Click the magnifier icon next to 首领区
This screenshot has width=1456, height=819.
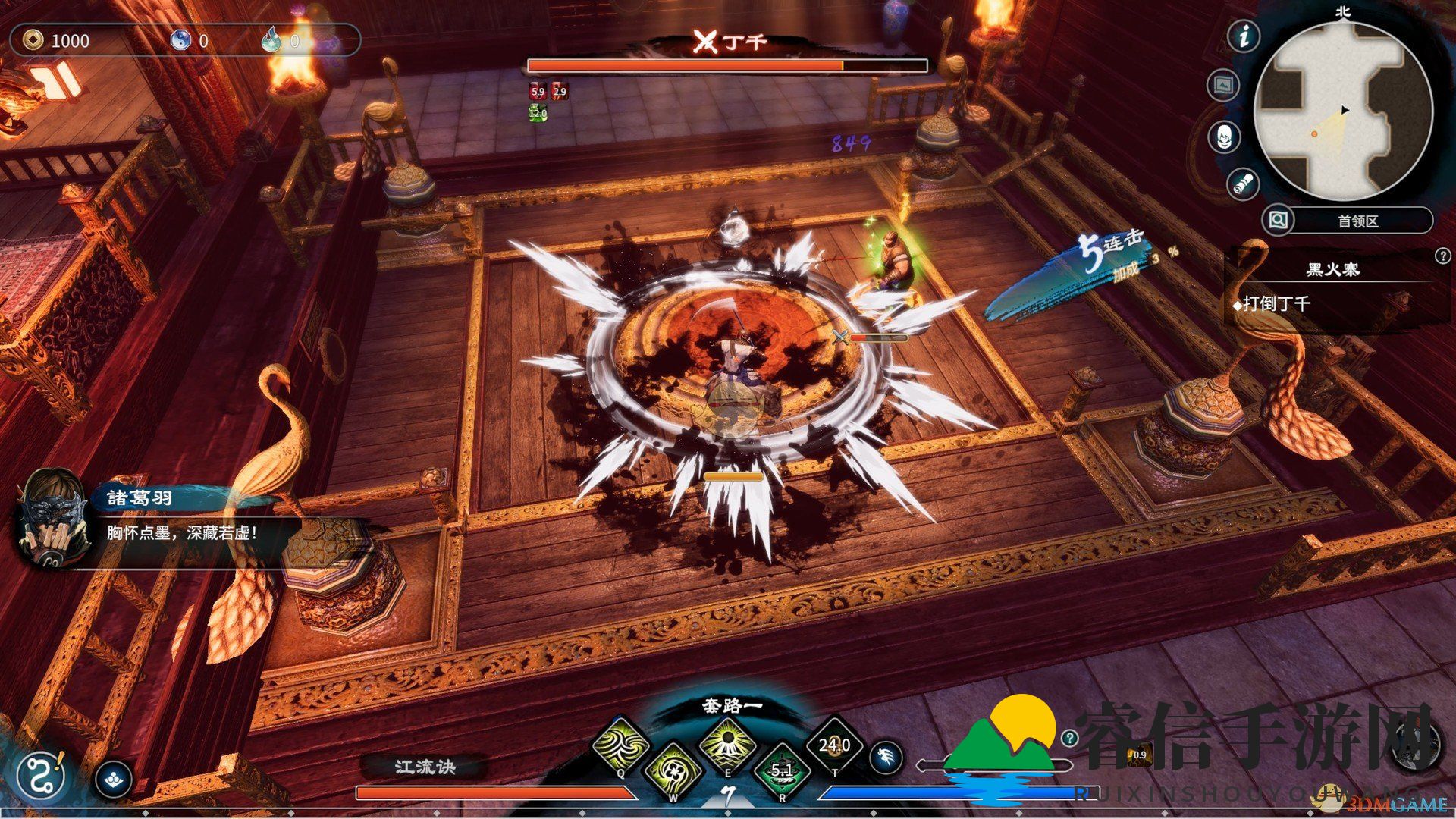coord(1278,221)
